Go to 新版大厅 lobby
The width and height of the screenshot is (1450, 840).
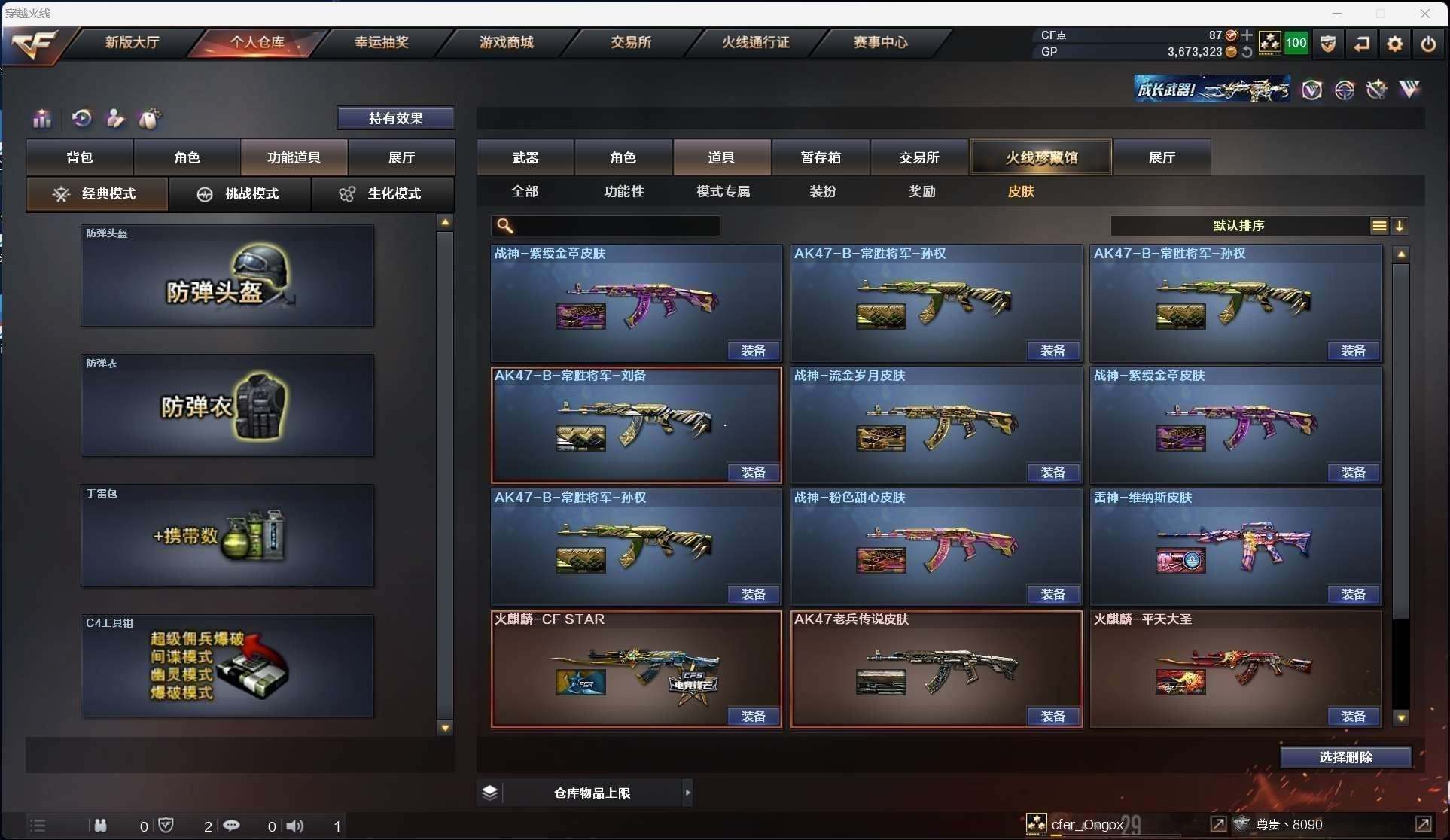click(132, 42)
